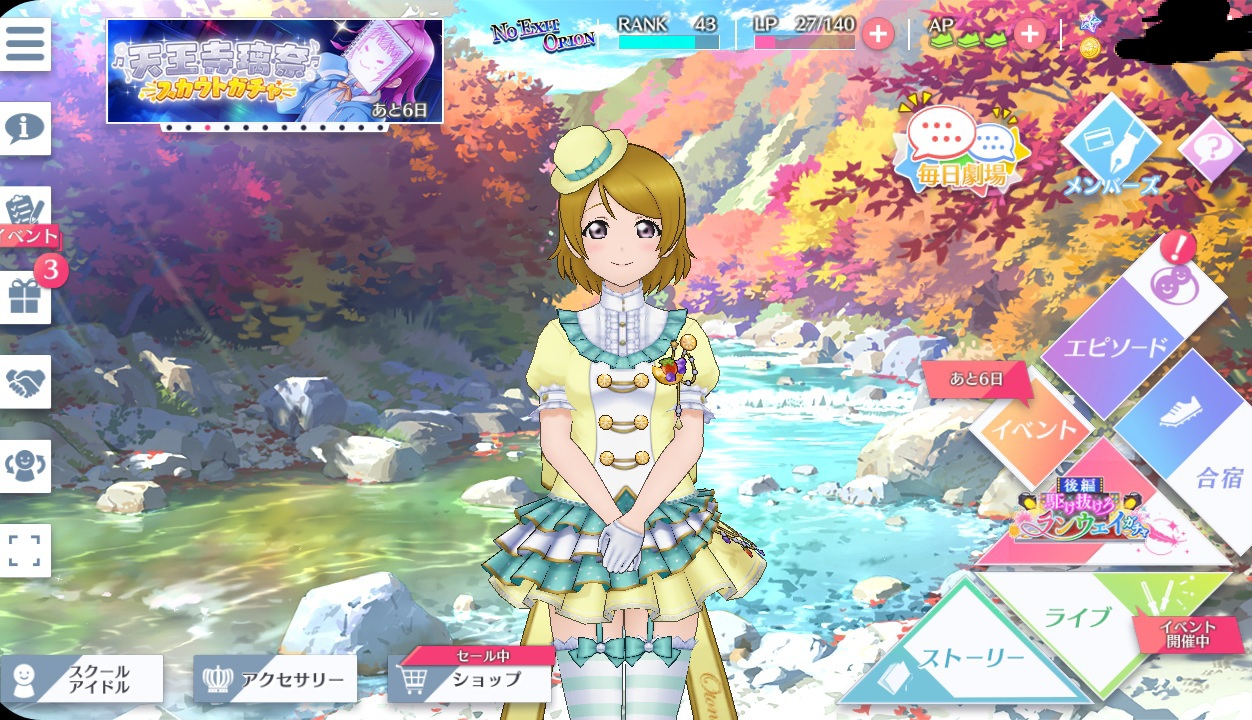Open the アクセサリー menu
The height and width of the screenshot is (720, 1252).
(x=275, y=680)
